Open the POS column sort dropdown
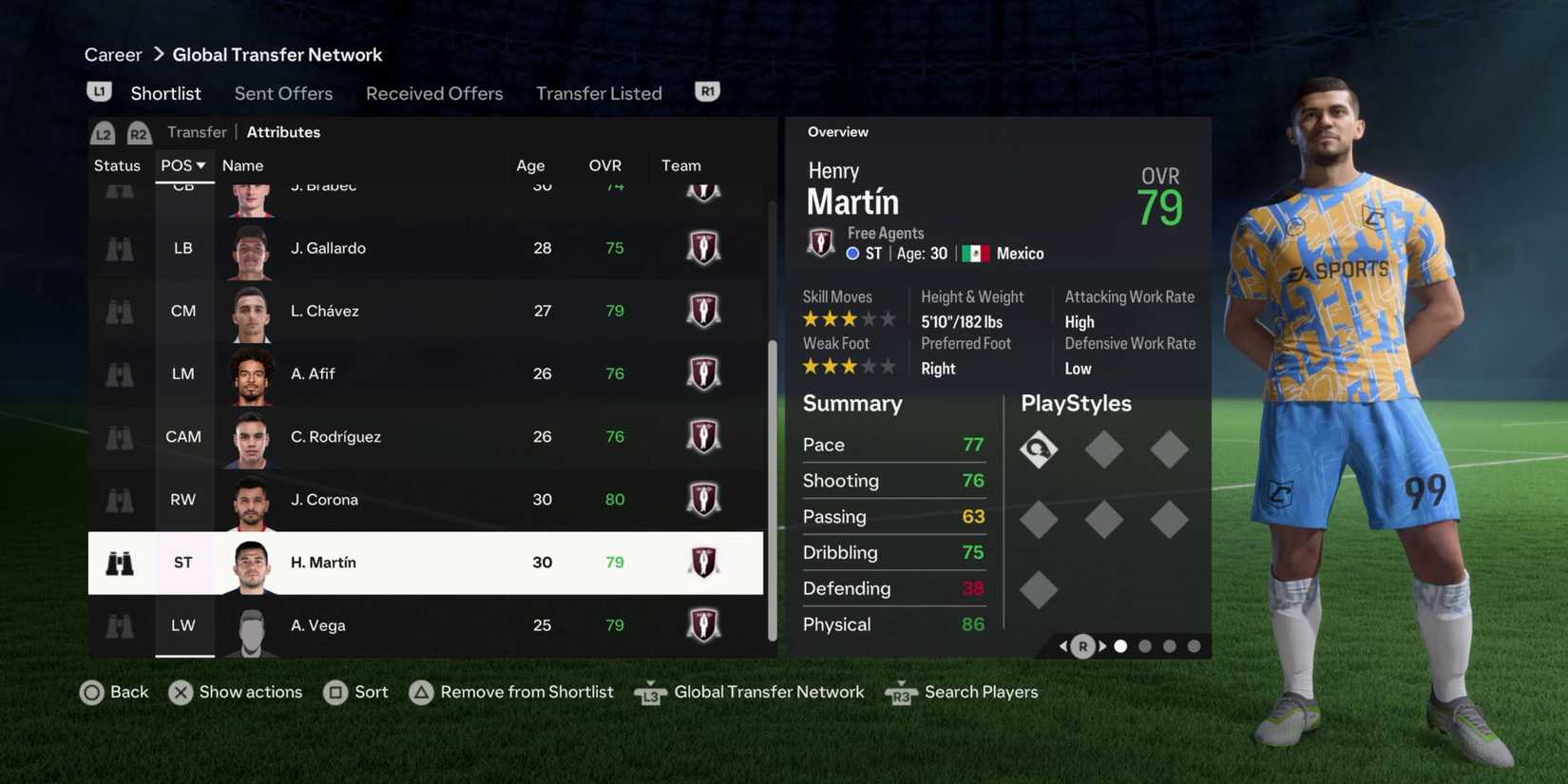The image size is (1568, 784). click(x=183, y=164)
